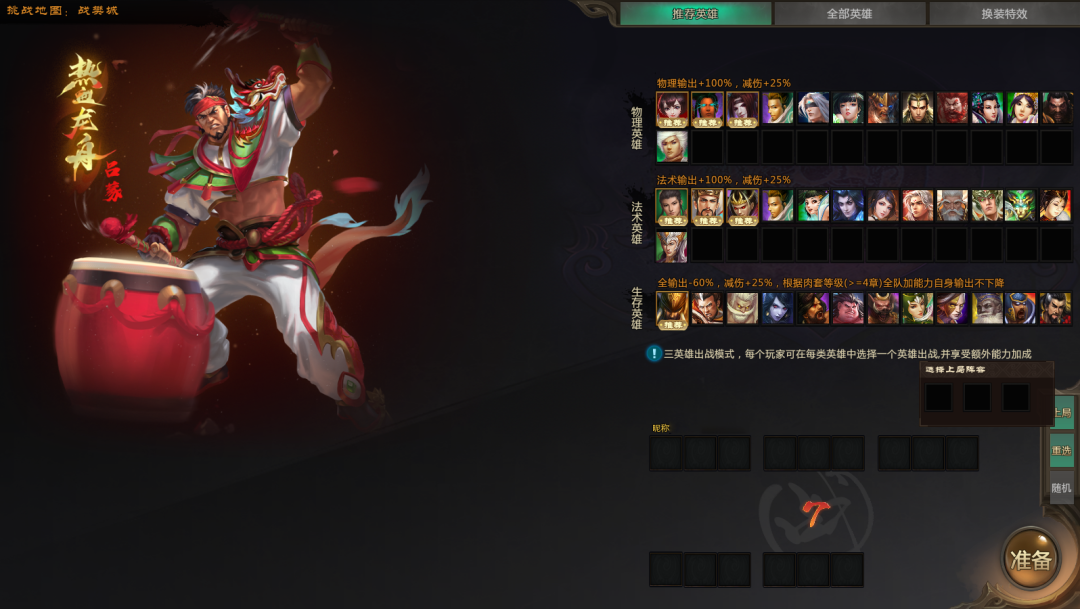Choose the 随机 random button
1080x609 pixels.
click(1061, 488)
